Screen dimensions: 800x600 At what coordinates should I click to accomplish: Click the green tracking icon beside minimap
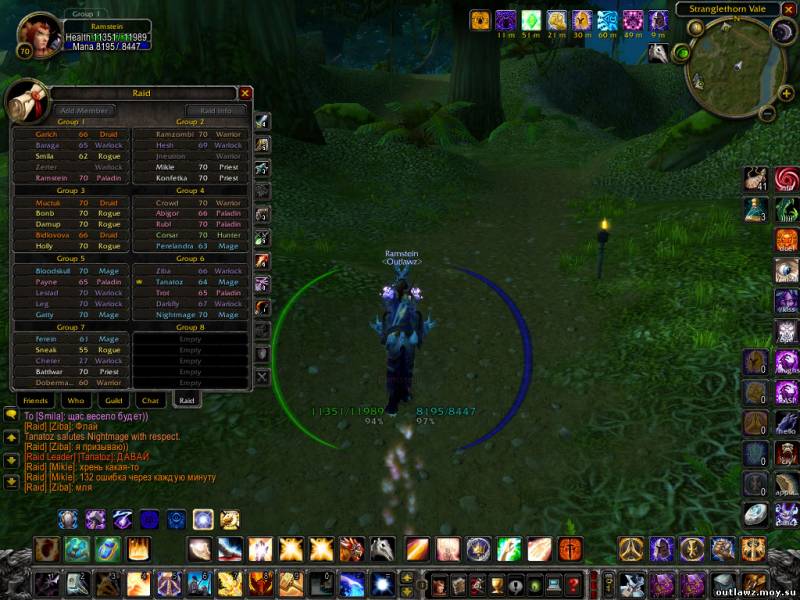click(x=682, y=52)
